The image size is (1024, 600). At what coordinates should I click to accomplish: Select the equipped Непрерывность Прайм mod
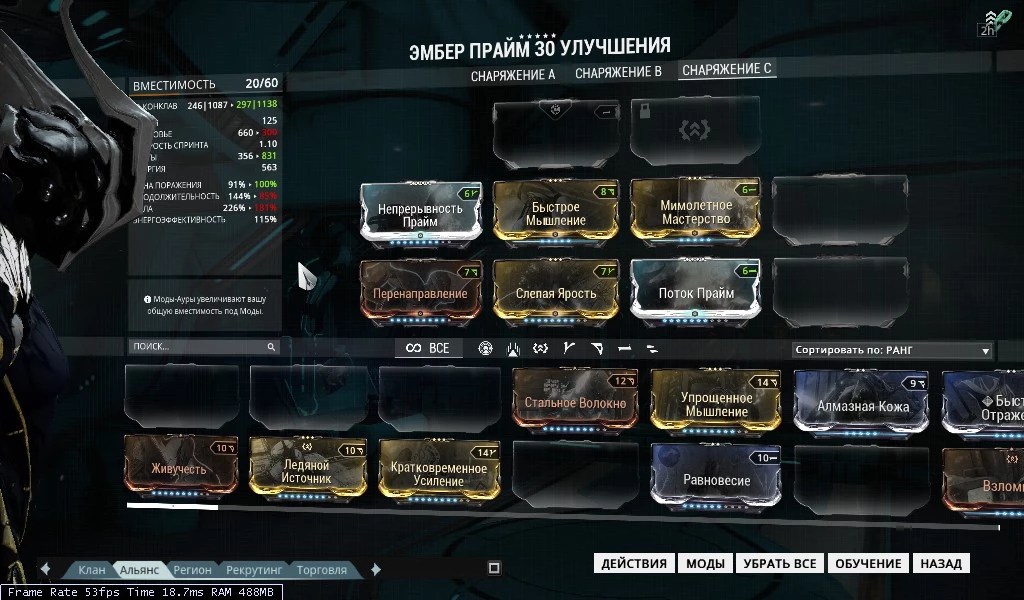click(420, 212)
